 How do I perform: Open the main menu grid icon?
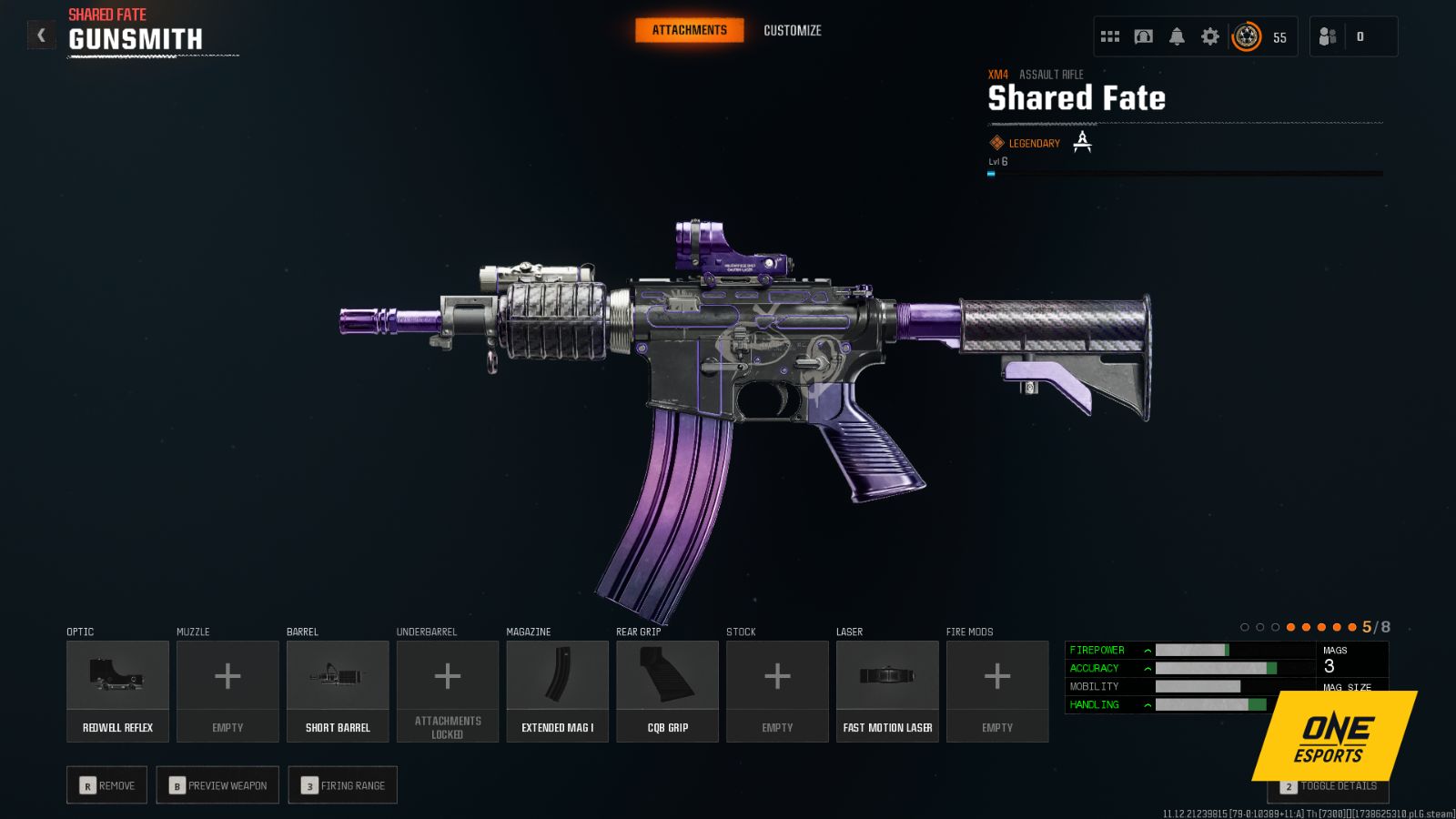[1109, 35]
